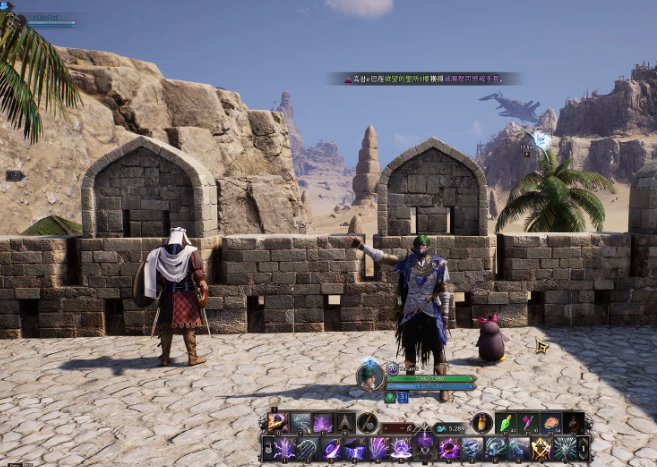Click the round bomb icon on upper hotbar

tap(368, 423)
